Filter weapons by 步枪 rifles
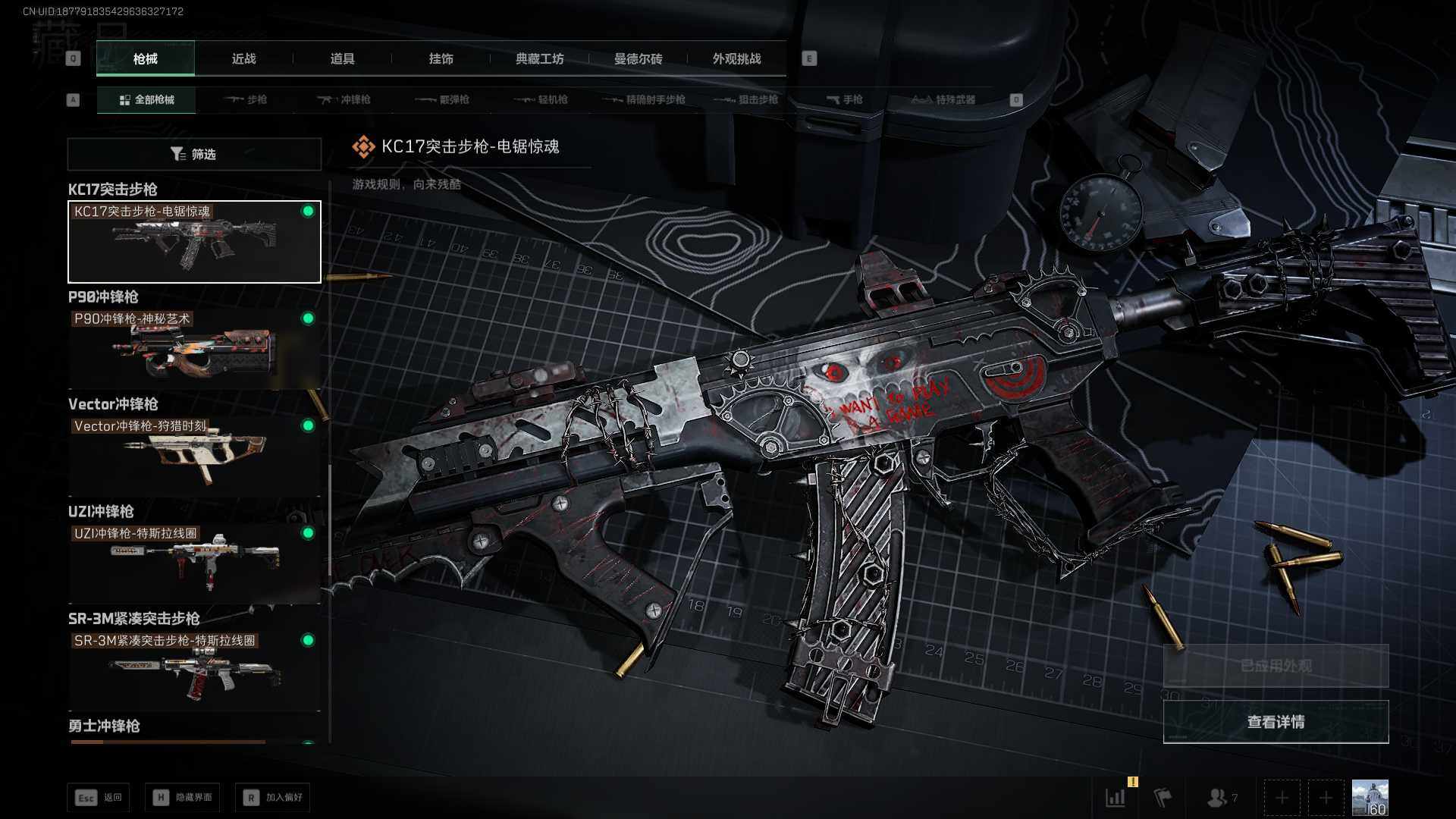The height and width of the screenshot is (819, 1456). tap(246, 99)
